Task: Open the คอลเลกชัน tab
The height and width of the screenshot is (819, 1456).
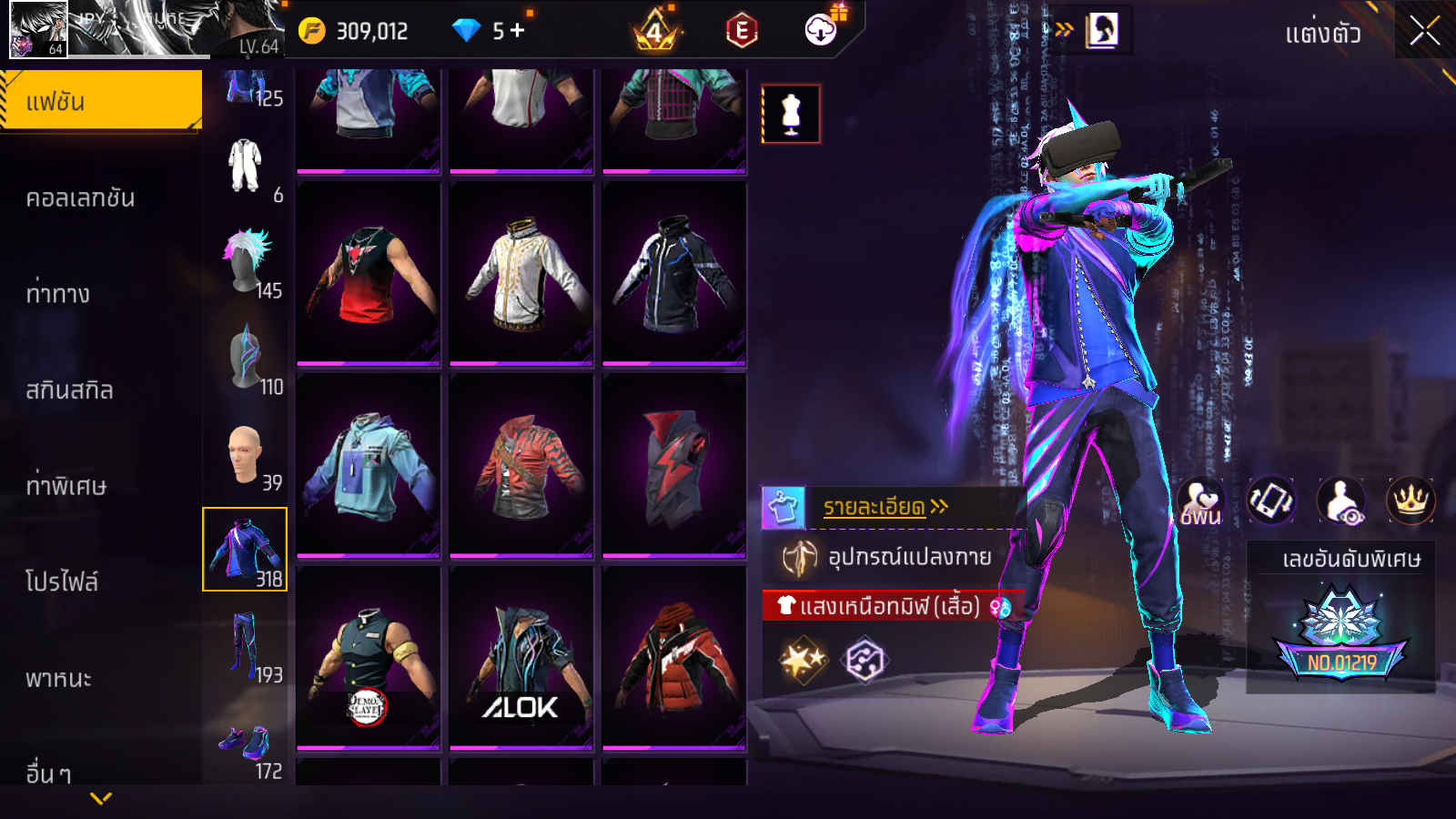Action: click(x=80, y=198)
